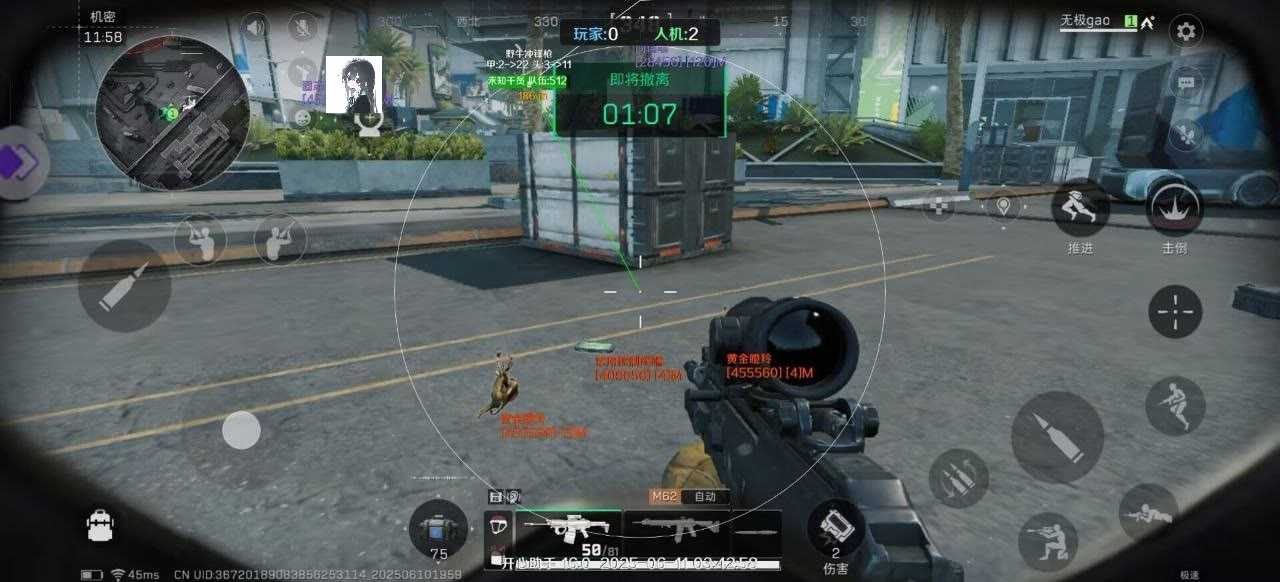Activate the 击倒 knockdown skill
This screenshot has height=582, width=1280.
point(1174,207)
